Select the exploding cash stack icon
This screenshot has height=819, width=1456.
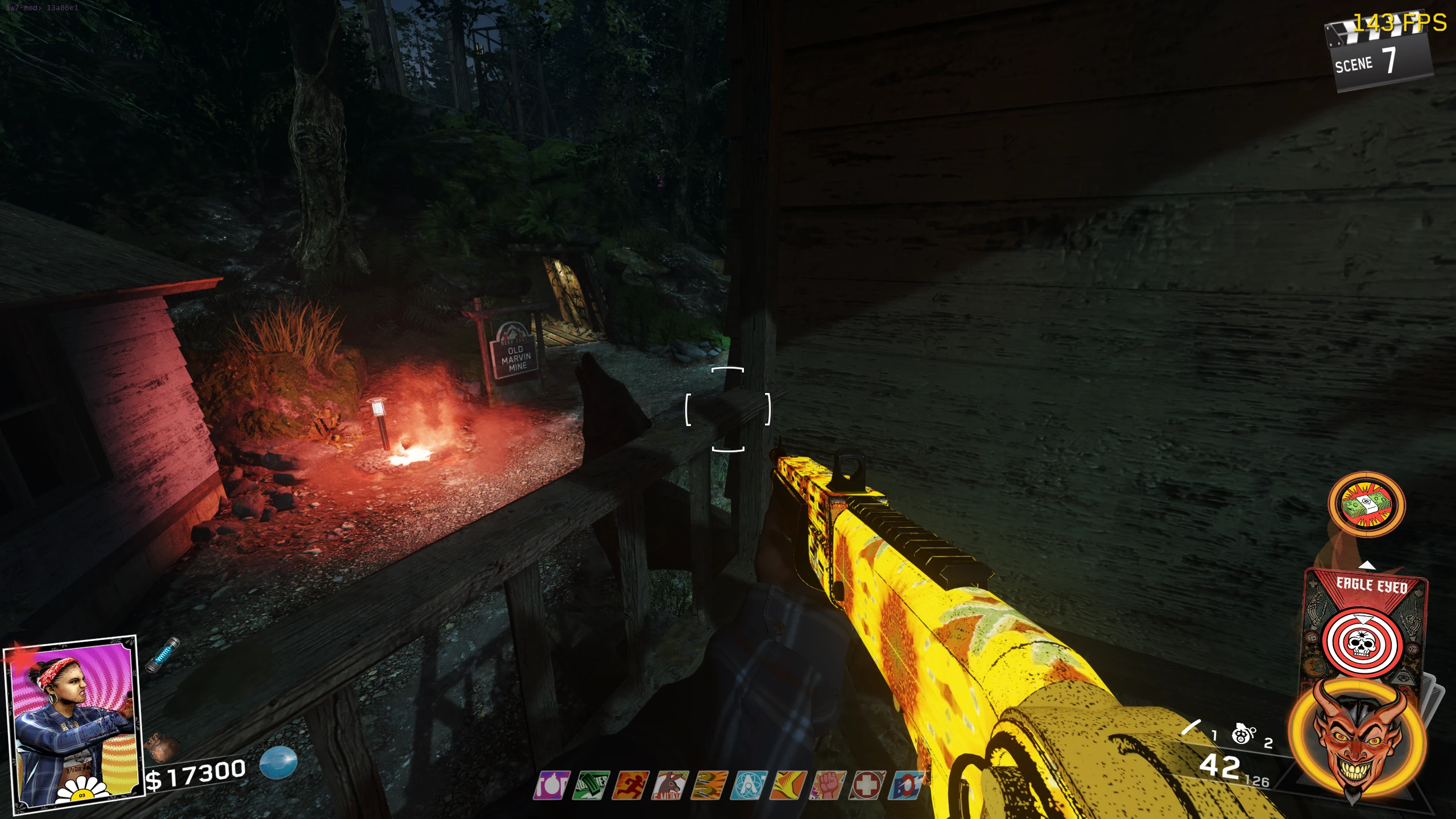[1366, 504]
